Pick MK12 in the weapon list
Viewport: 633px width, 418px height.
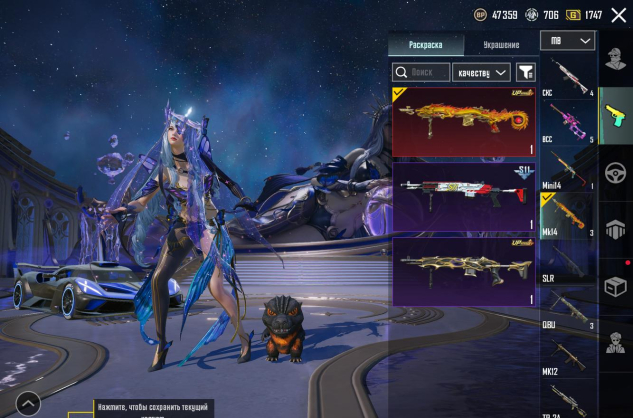[567, 355]
